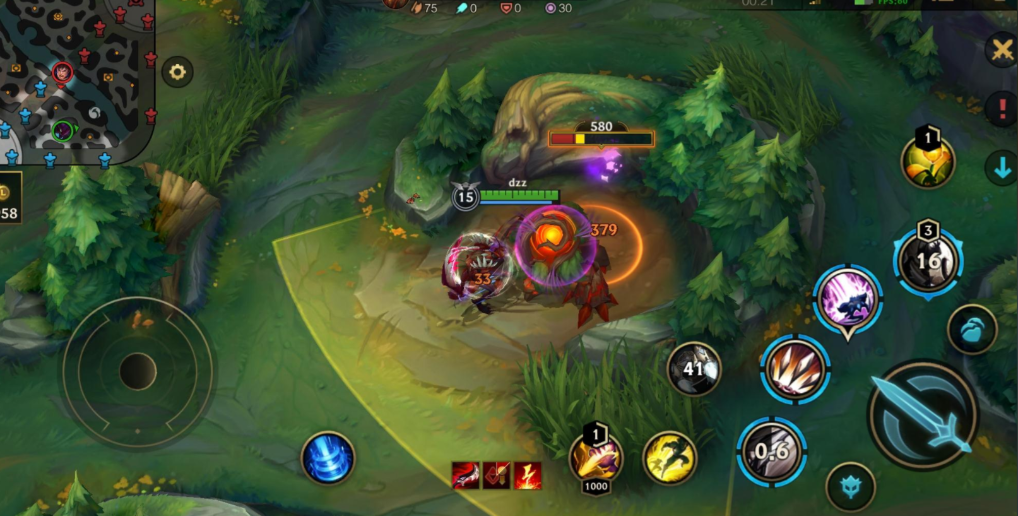Tap the small blue fist attack-target button
The image size is (1018, 516).
tap(972, 330)
